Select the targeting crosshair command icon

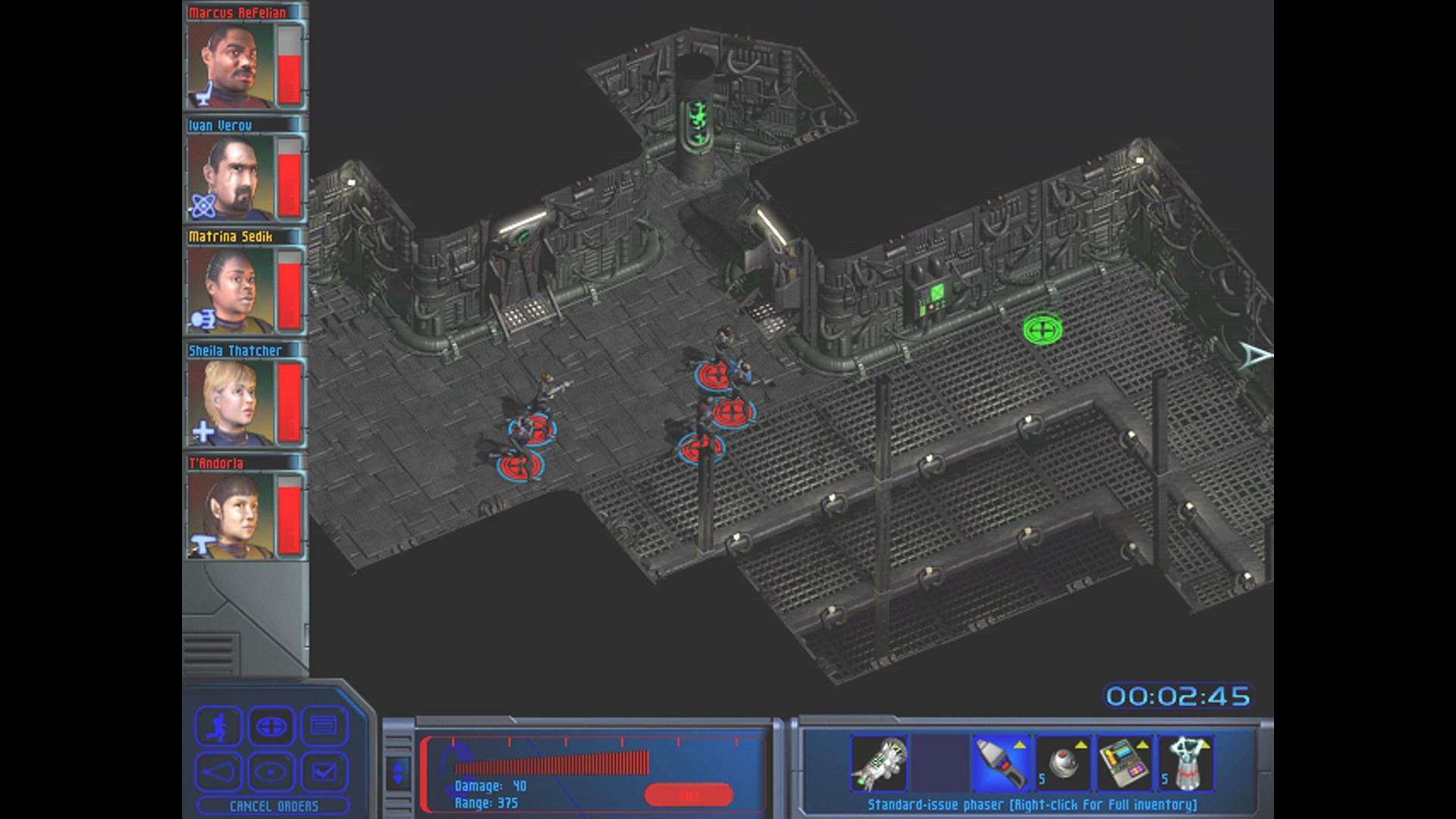(x=272, y=726)
